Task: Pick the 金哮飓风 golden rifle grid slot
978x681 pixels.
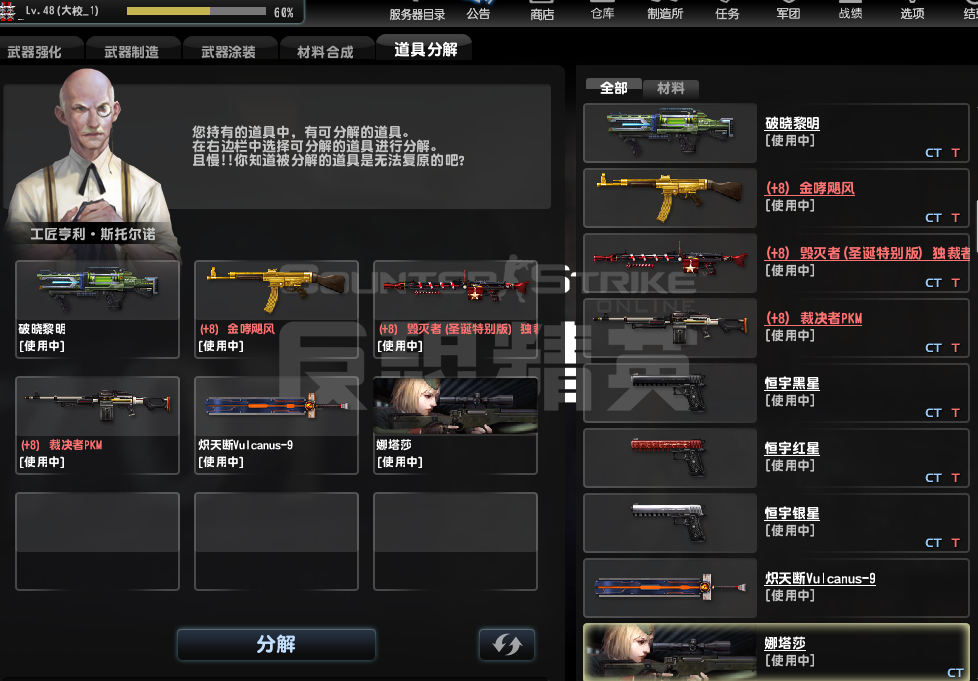Action: (276, 308)
